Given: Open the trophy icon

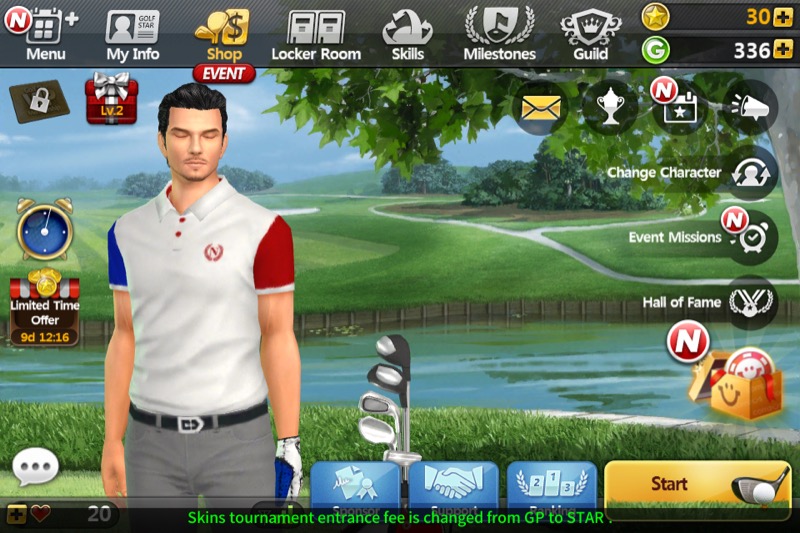Looking at the screenshot, I should click(610, 108).
